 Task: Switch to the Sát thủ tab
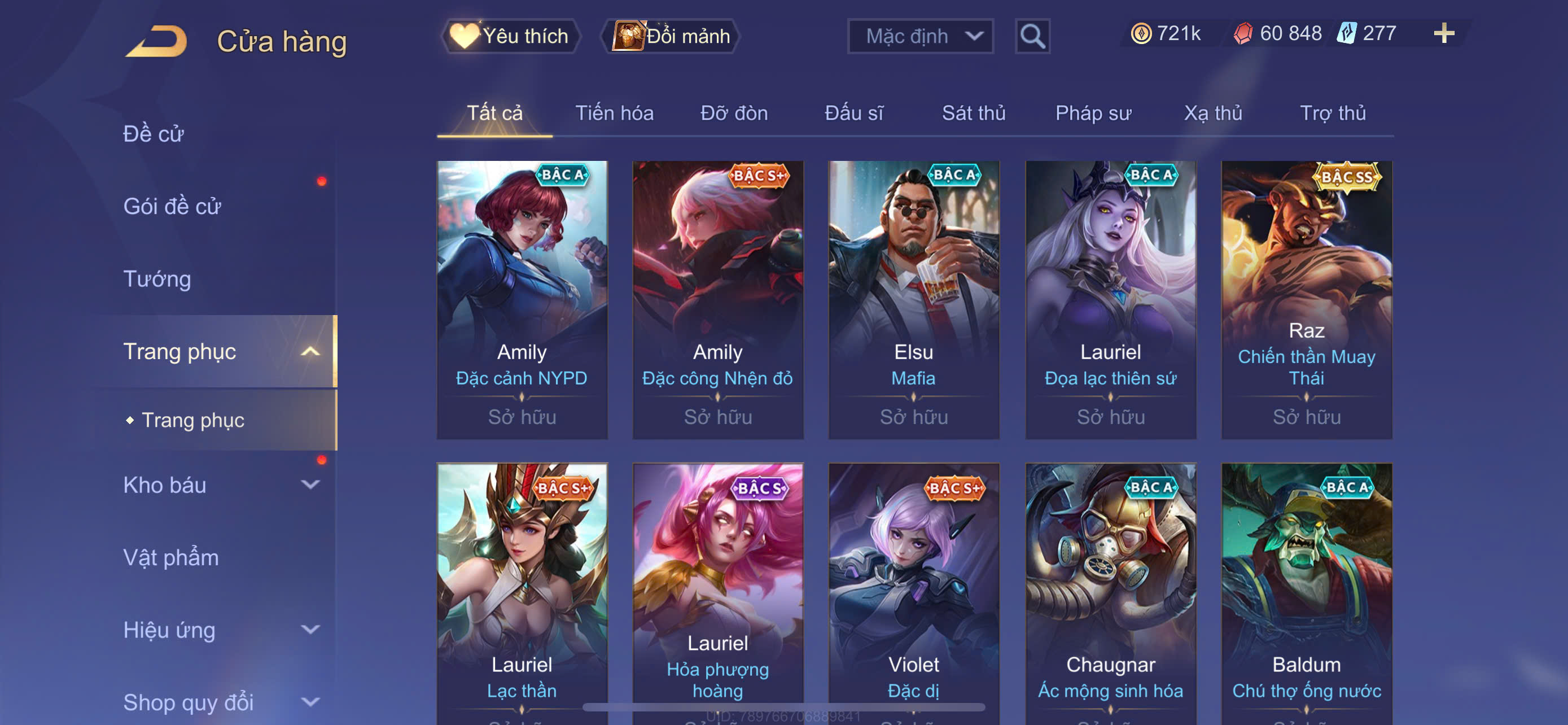click(973, 112)
